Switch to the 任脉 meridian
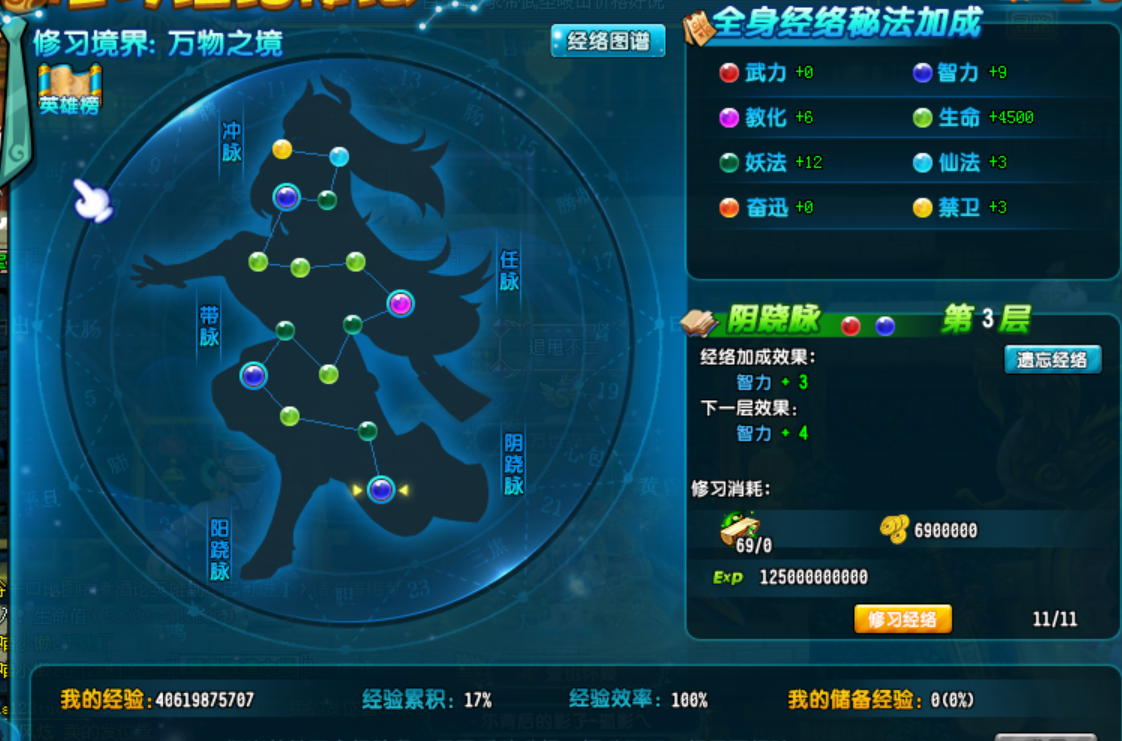This screenshot has height=741, width=1122. [509, 270]
